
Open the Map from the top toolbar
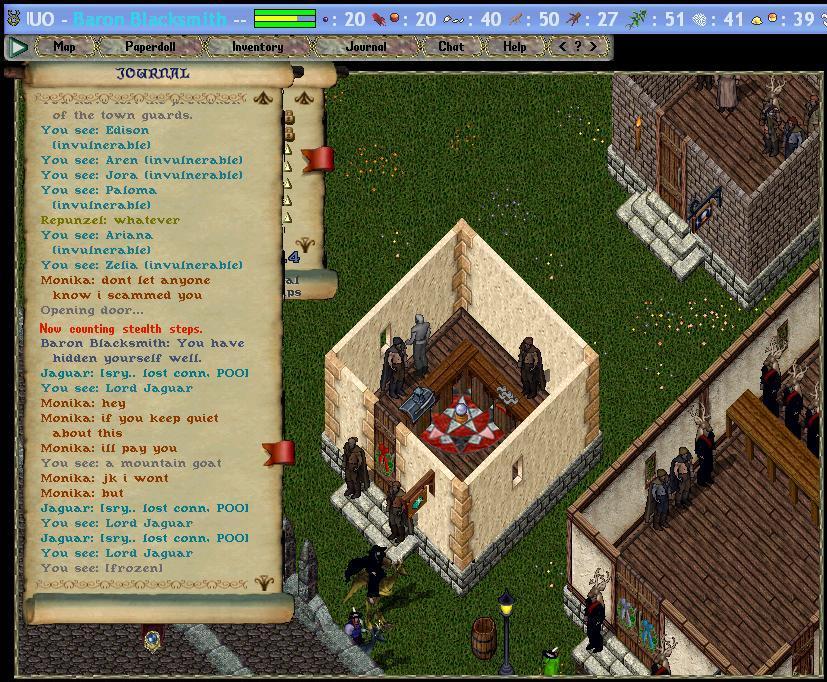64,46
